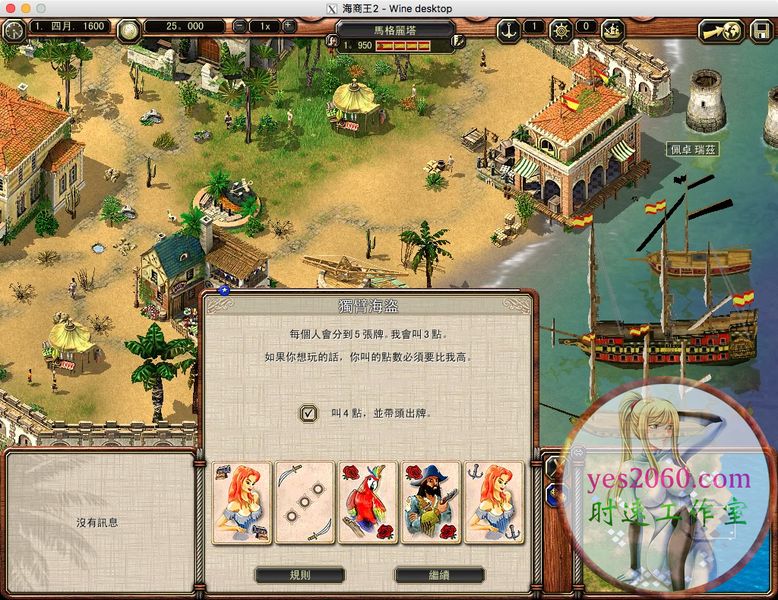
Task: Select the pirate captain card
Action: [x=430, y=502]
